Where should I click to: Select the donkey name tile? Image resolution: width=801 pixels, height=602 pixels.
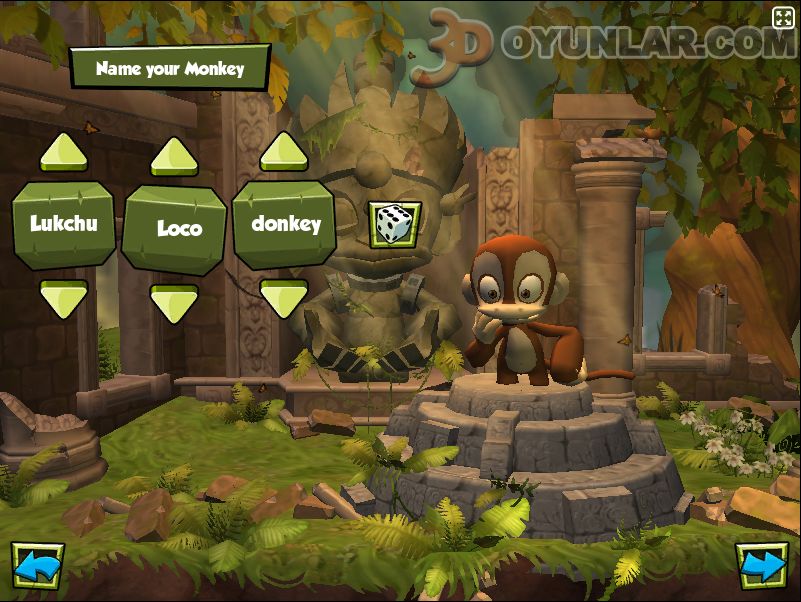pos(284,224)
